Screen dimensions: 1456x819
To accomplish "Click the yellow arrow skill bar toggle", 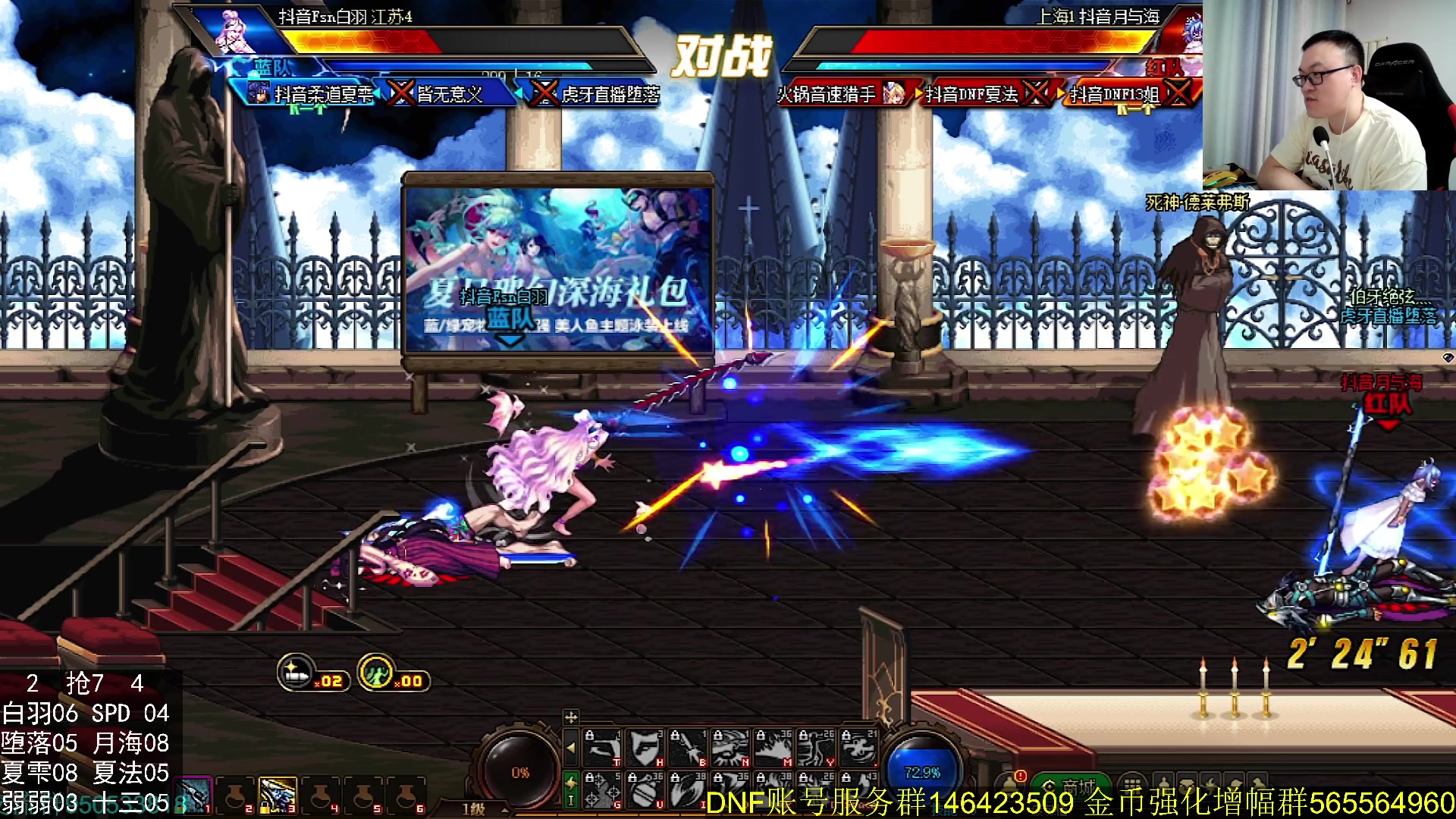I will [x=571, y=748].
